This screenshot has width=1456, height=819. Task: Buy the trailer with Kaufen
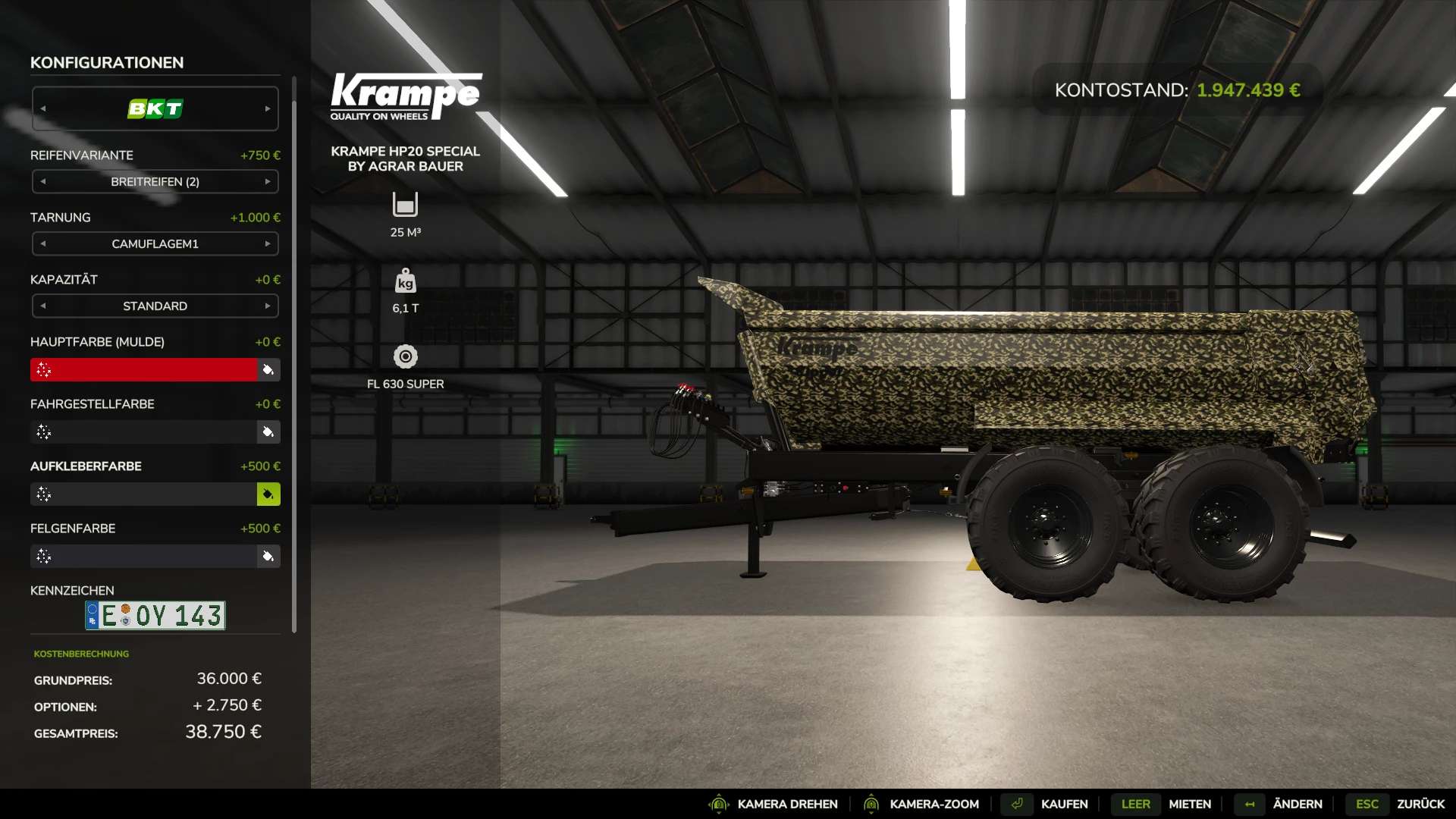tap(1064, 804)
